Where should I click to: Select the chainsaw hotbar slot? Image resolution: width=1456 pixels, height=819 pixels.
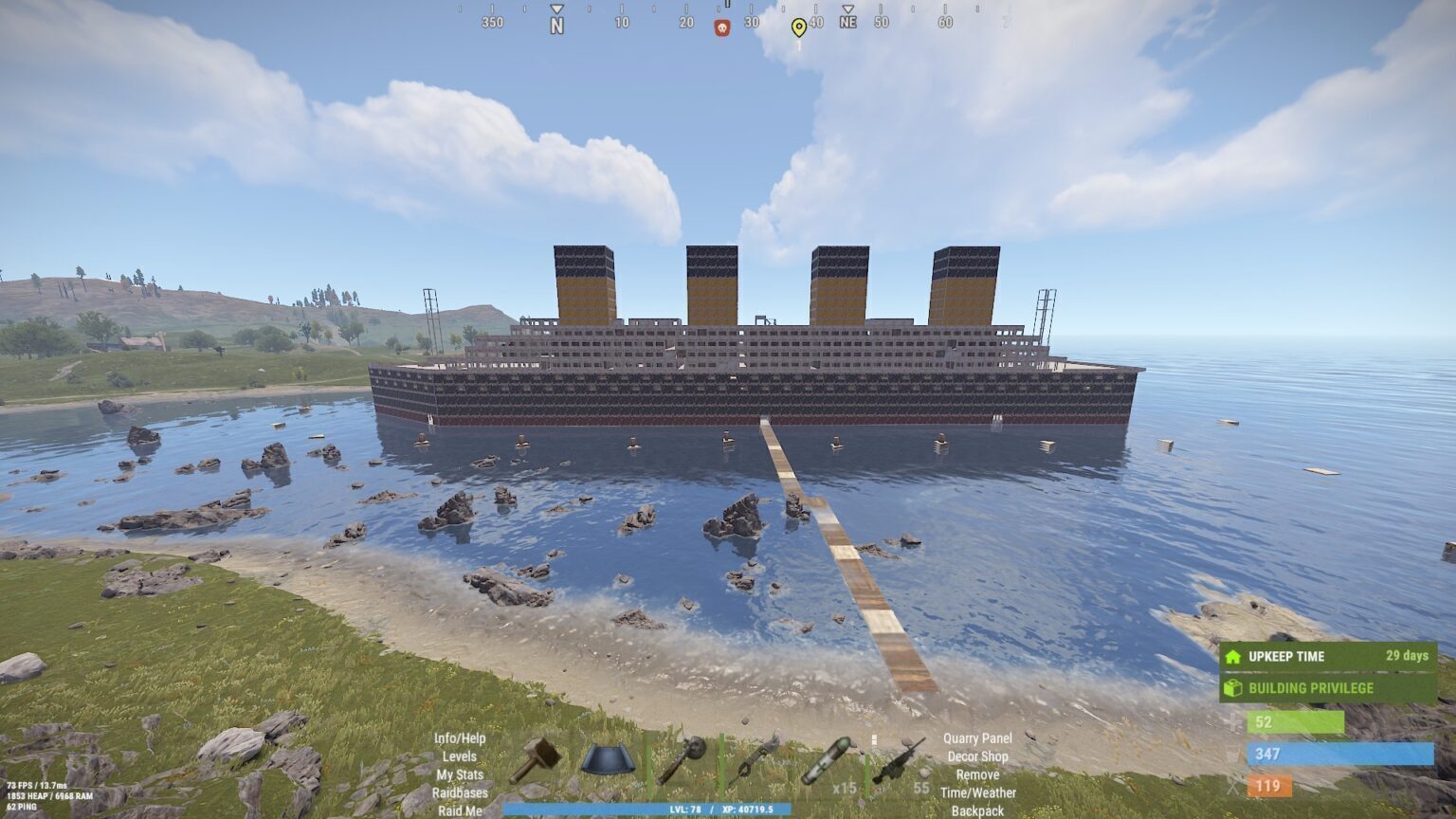coord(755,759)
